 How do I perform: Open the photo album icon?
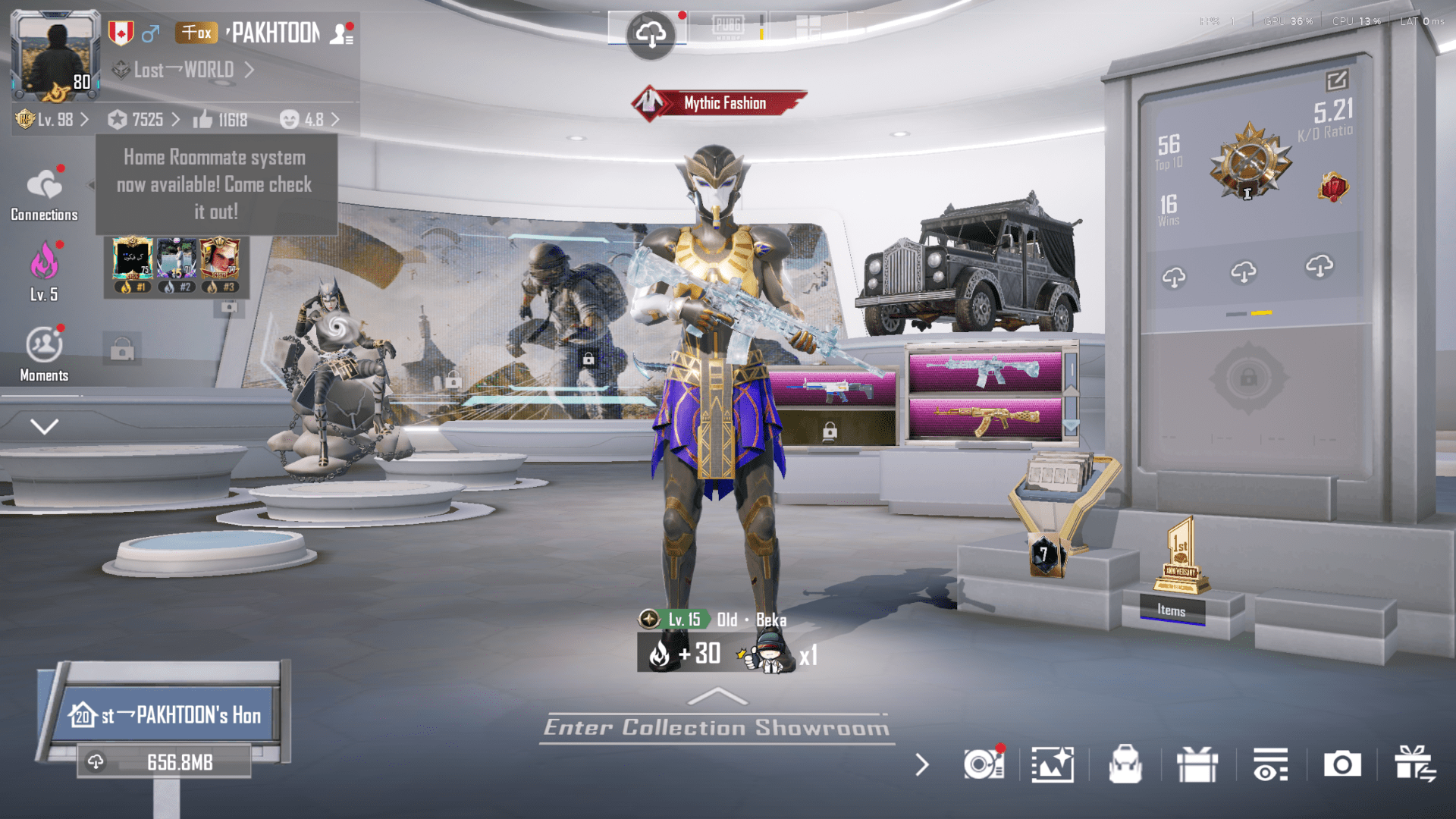tap(1054, 765)
